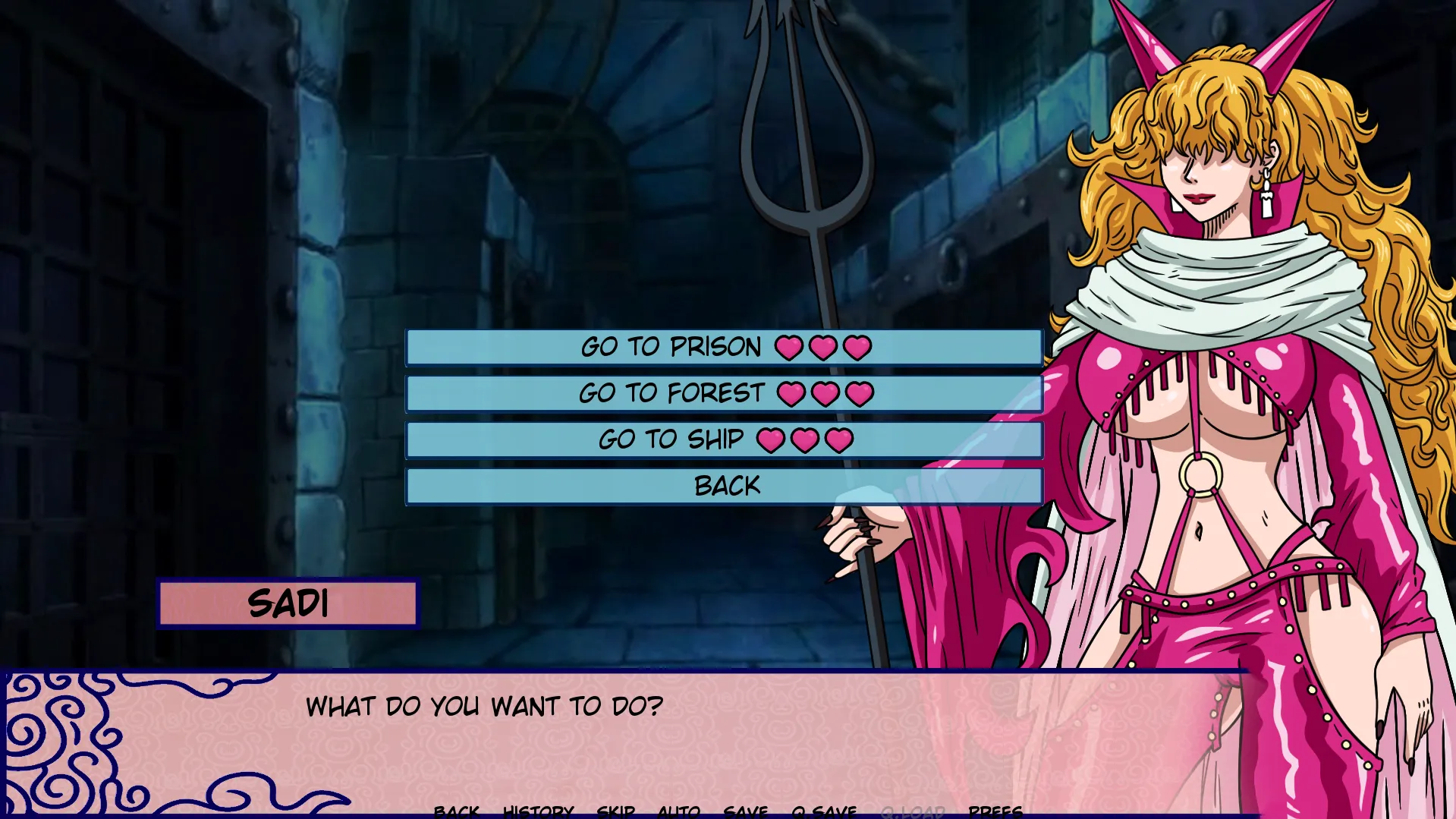Open the Save screen from quick menu
1456x819 pixels.
[x=745, y=811]
